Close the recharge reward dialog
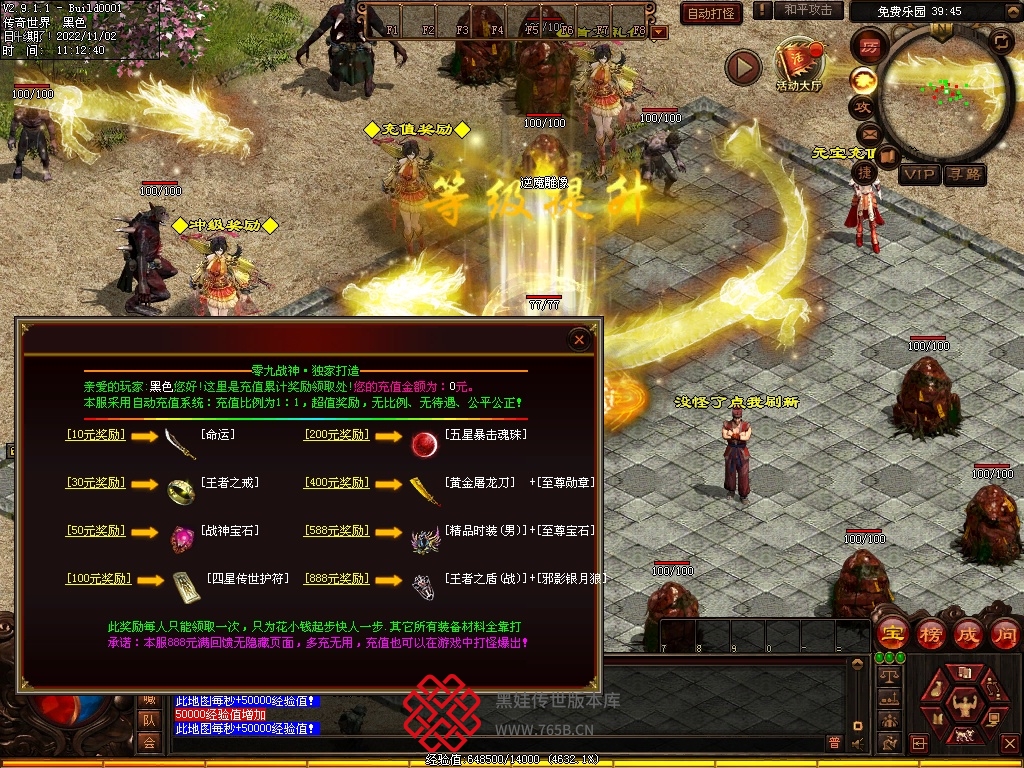Viewport: 1024px width, 768px height. tap(579, 340)
